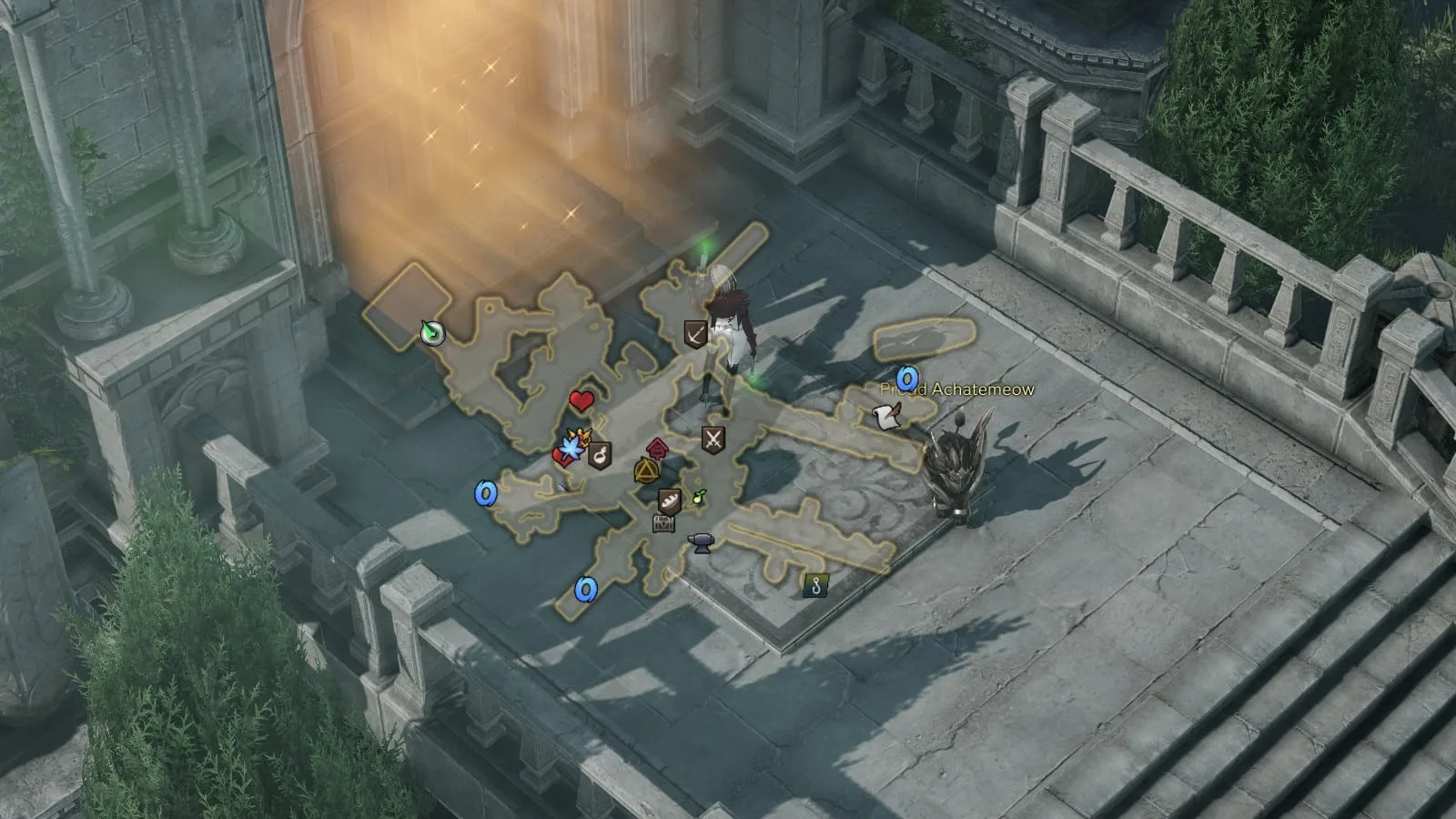Select the red house map icon
The width and height of the screenshot is (1456, 819).
(x=657, y=449)
